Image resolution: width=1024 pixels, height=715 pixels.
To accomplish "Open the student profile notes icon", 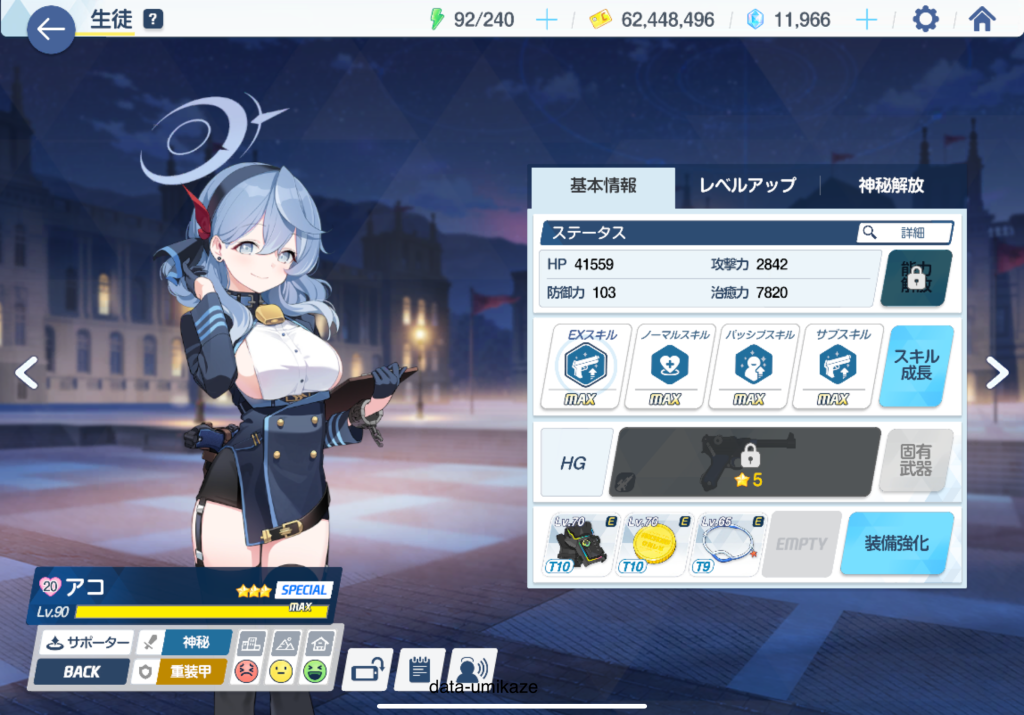I will tap(420, 668).
